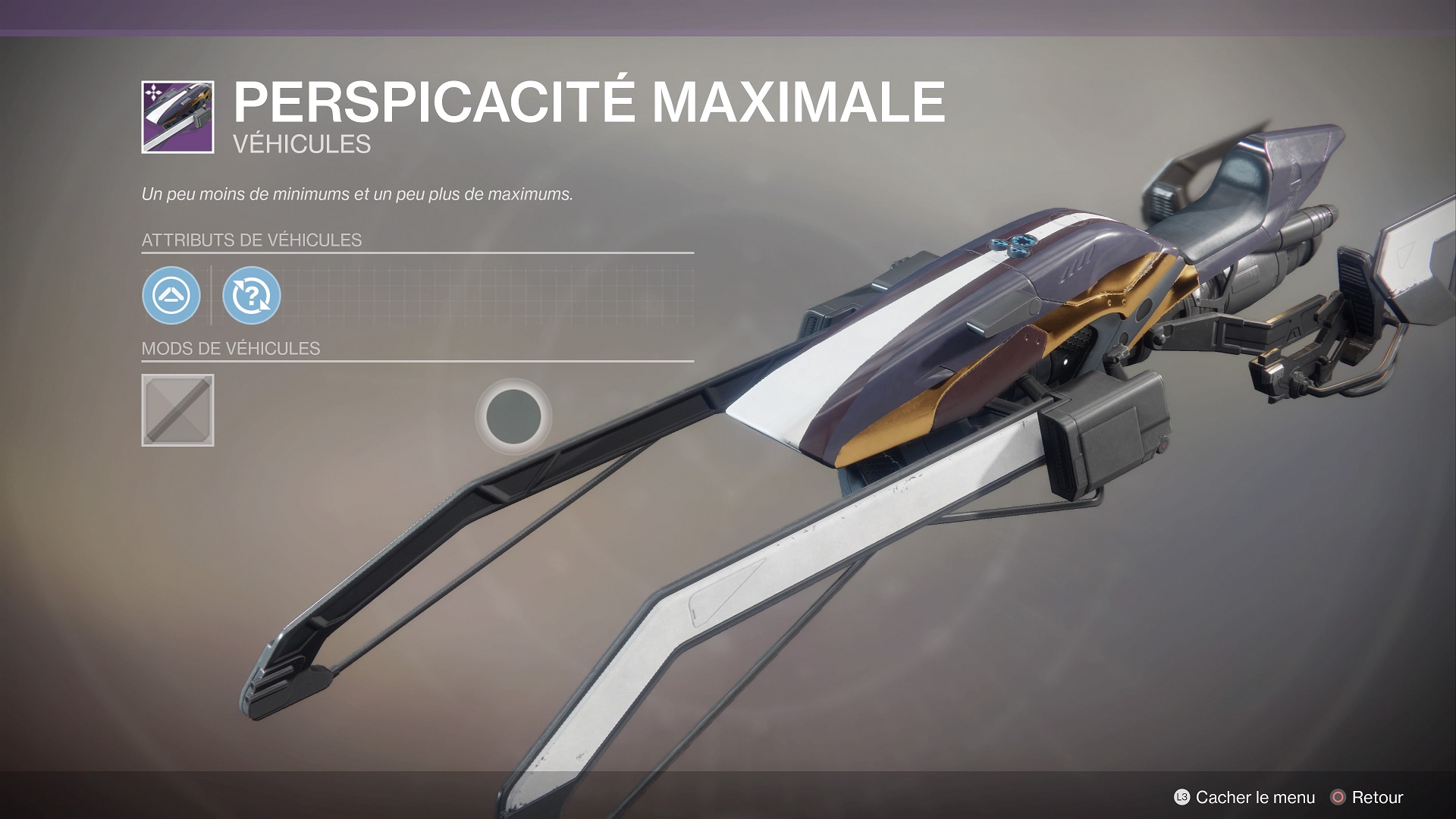Select the upward-arrow vehicle attribute icon
This screenshot has width=1456, height=819.
pyautogui.click(x=171, y=296)
